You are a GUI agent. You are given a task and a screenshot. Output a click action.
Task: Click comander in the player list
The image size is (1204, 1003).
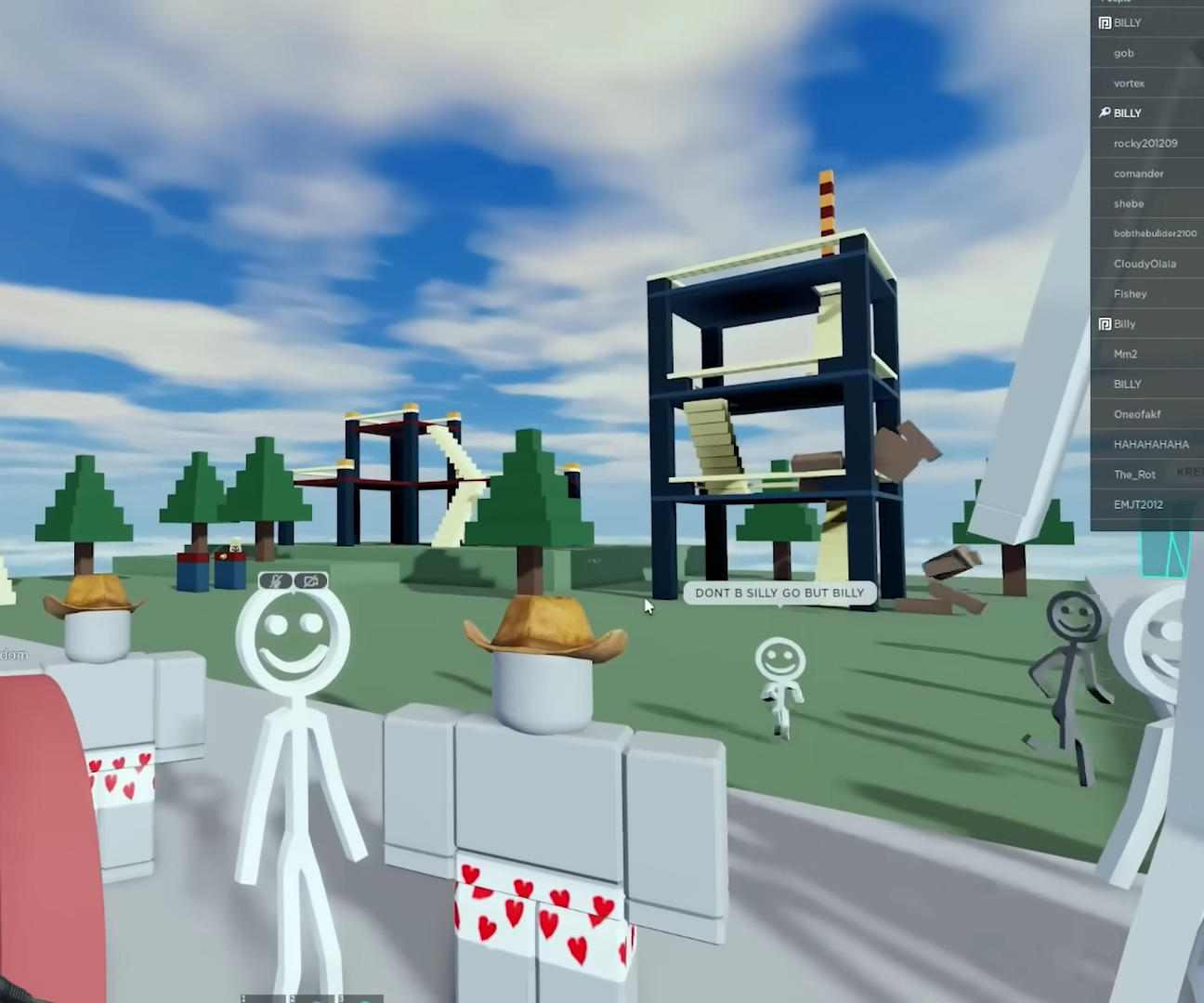pos(1138,174)
